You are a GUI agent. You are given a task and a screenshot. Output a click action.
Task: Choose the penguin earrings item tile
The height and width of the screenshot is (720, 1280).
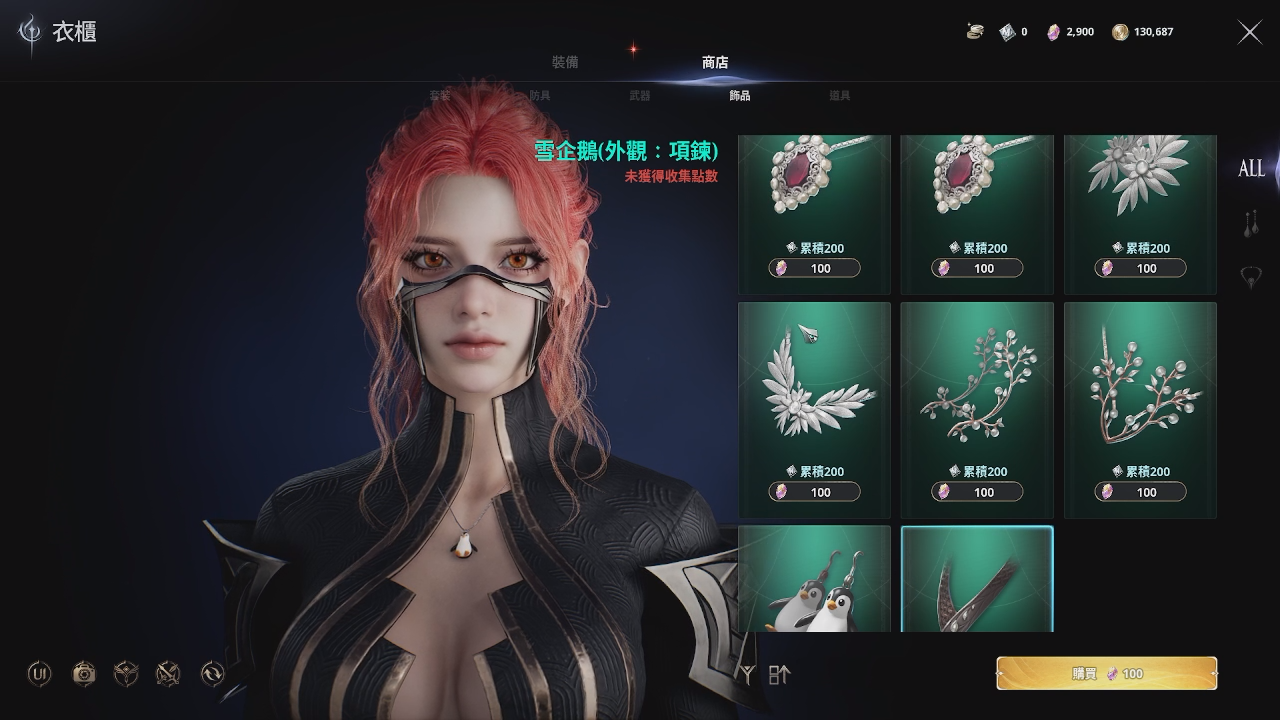pyautogui.click(x=814, y=580)
